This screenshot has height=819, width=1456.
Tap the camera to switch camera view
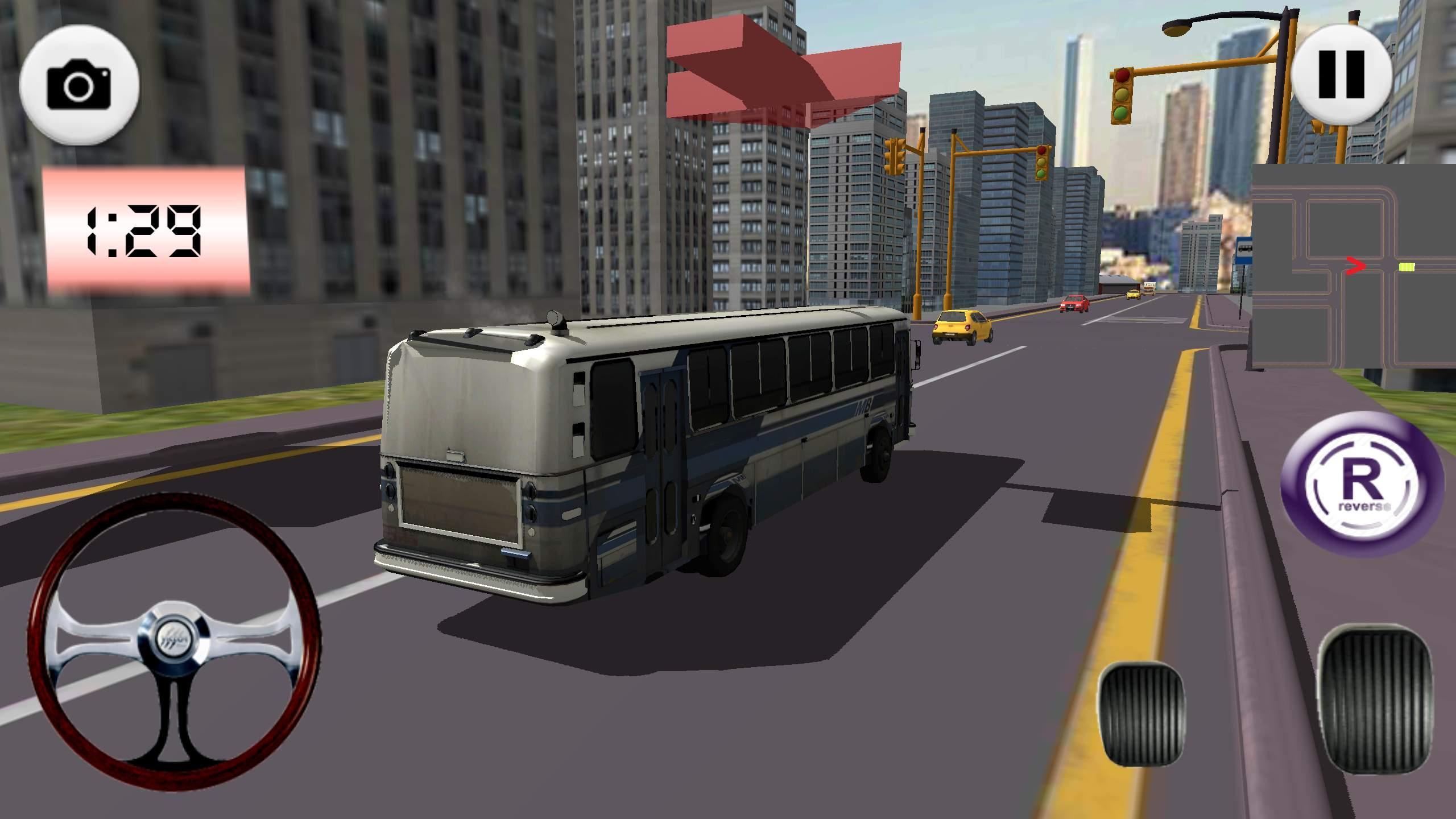pos(80,85)
